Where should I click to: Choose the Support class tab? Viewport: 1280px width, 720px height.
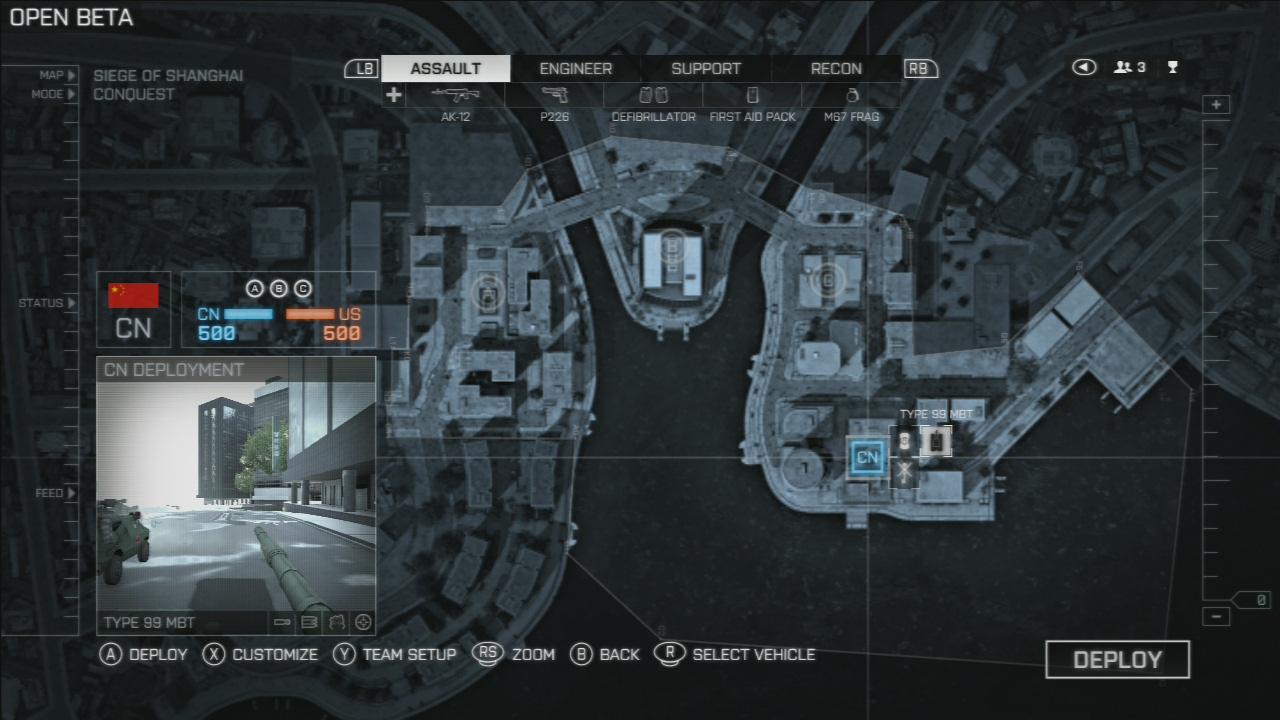tap(706, 69)
